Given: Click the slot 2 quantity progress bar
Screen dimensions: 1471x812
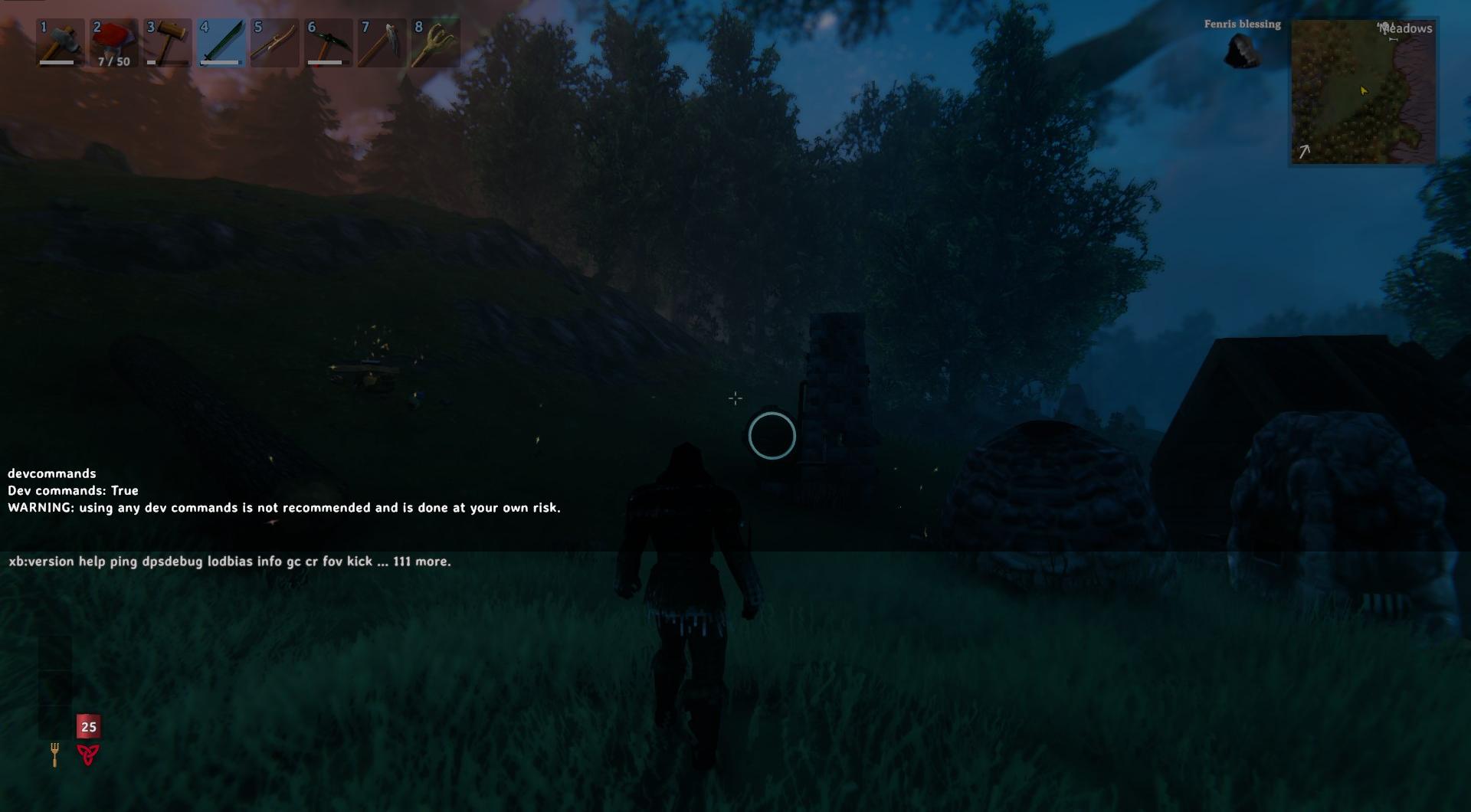Looking at the screenshot, I should pos(112,60).
